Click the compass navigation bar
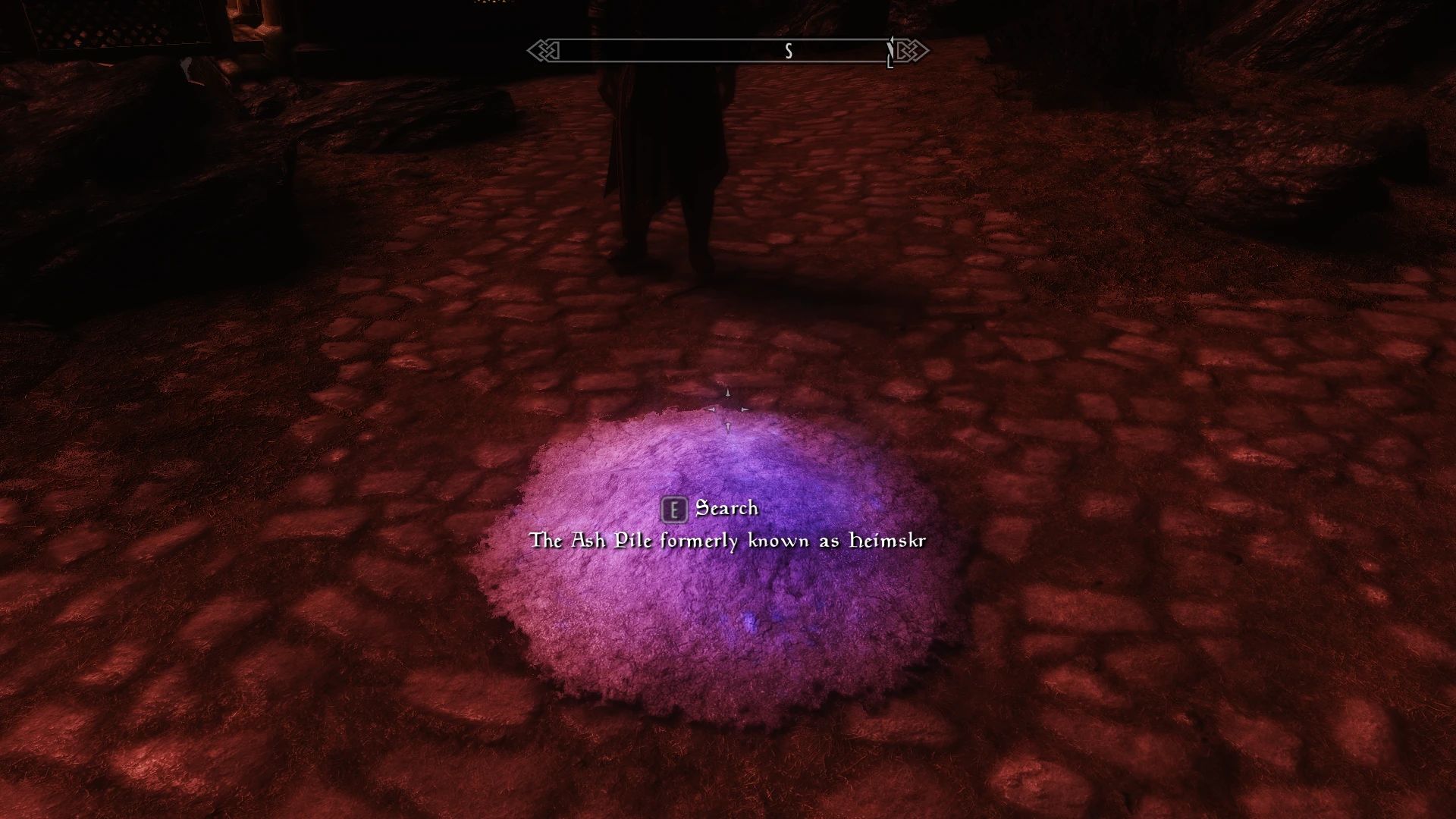The image size is (1456, 819). tap(720, 51)
